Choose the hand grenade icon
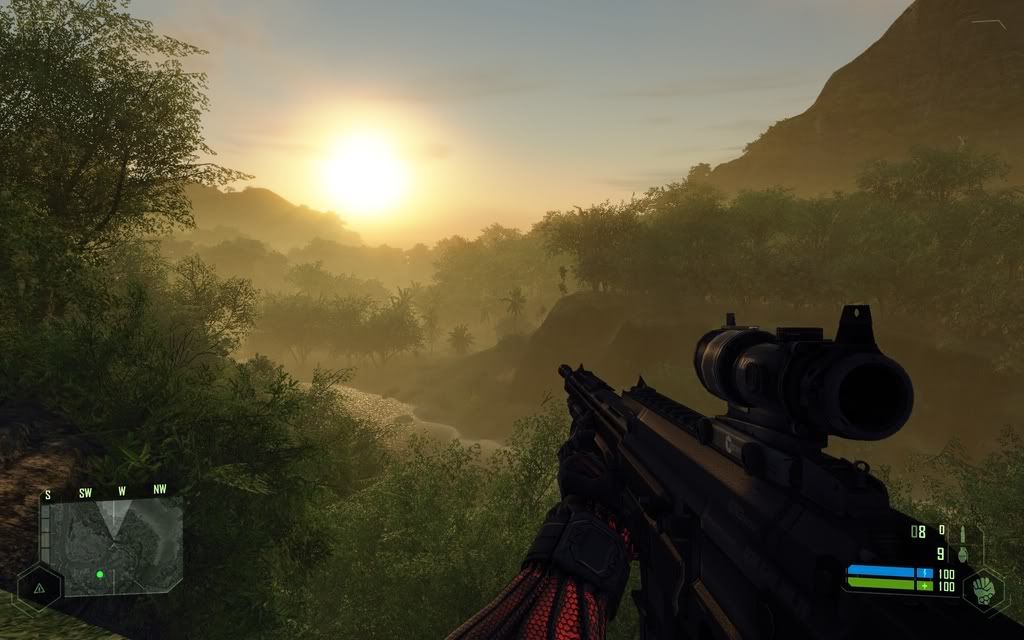The width and height of the screenshot is (1024, 640). 964,553
